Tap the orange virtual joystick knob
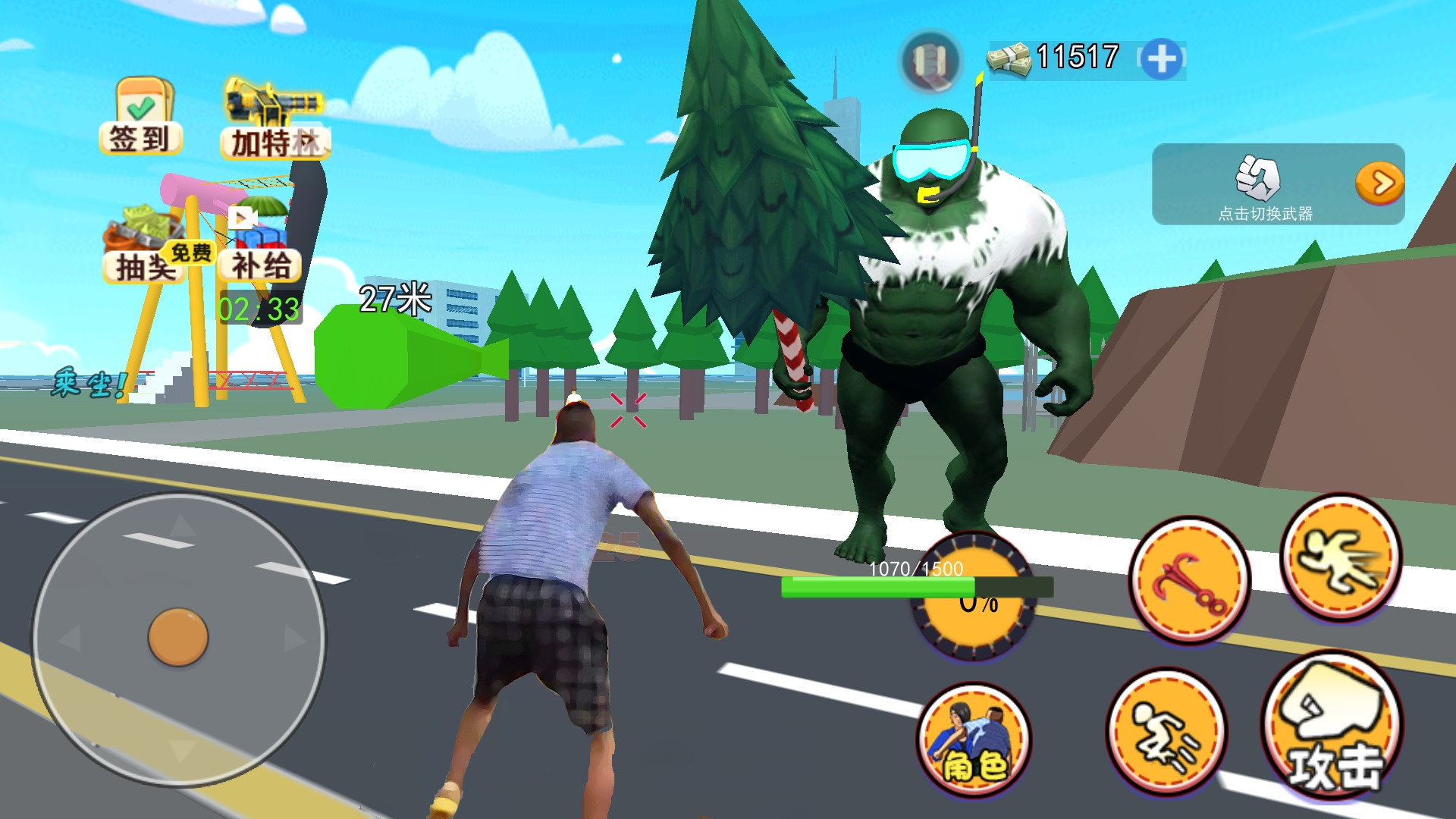 (178, 637)
